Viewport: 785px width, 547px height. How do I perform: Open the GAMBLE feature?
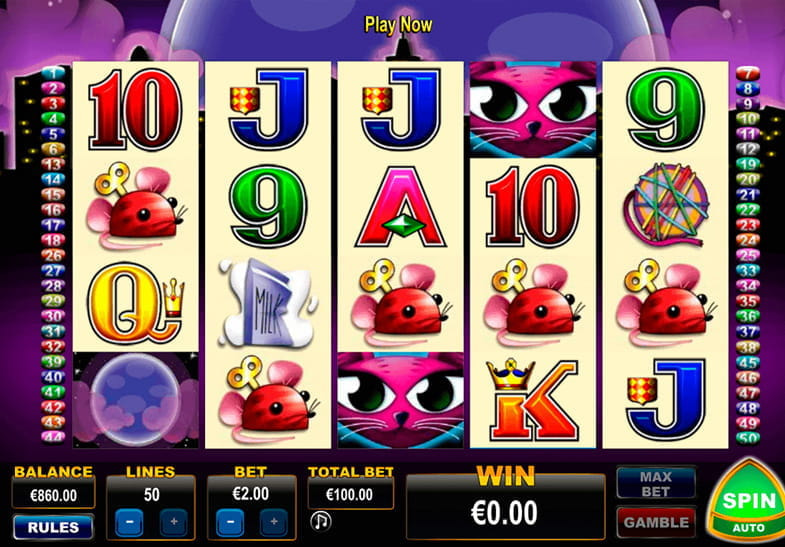tap(656, 521)
